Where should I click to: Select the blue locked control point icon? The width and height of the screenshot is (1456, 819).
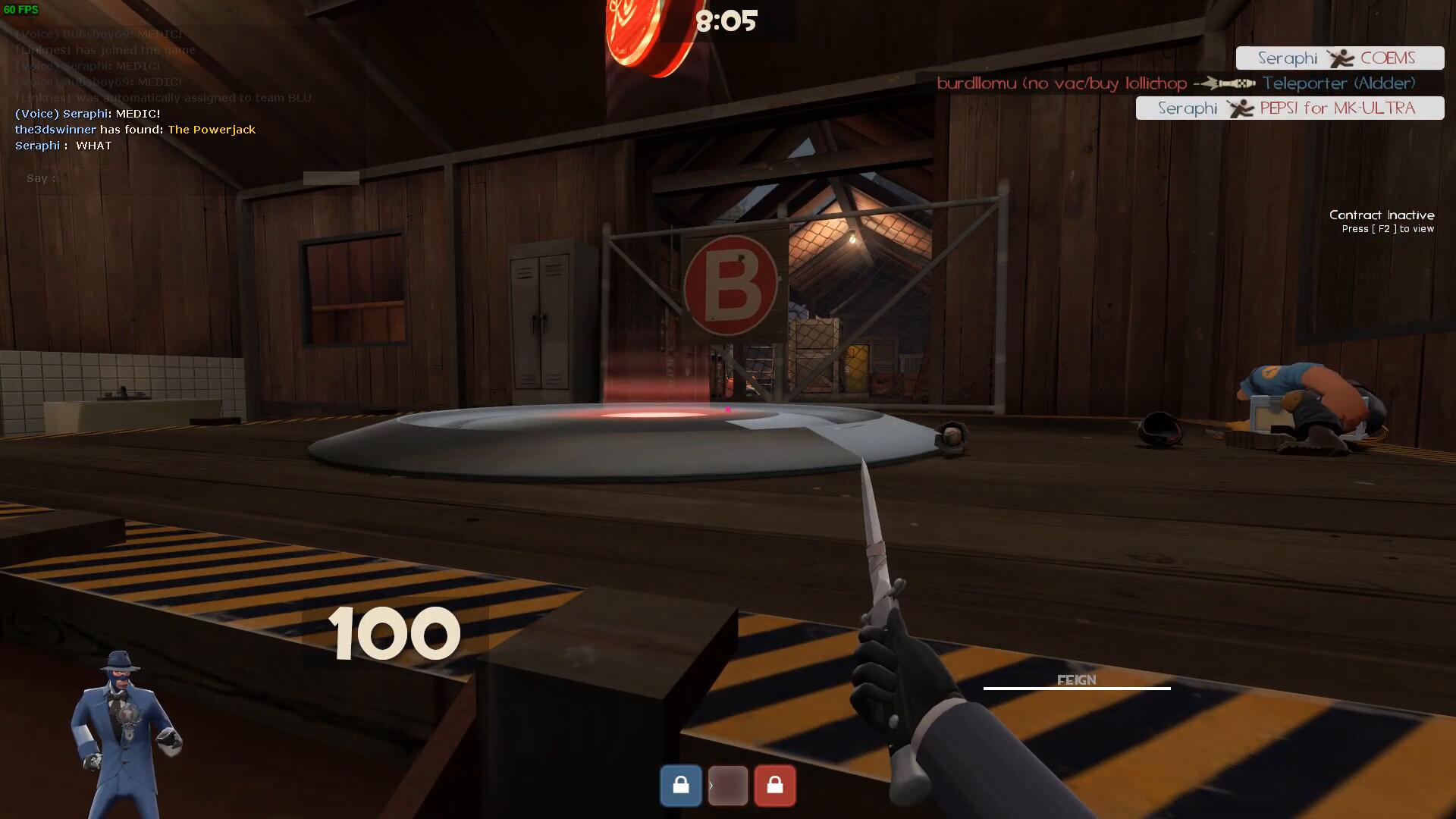[x=680, y=785]
